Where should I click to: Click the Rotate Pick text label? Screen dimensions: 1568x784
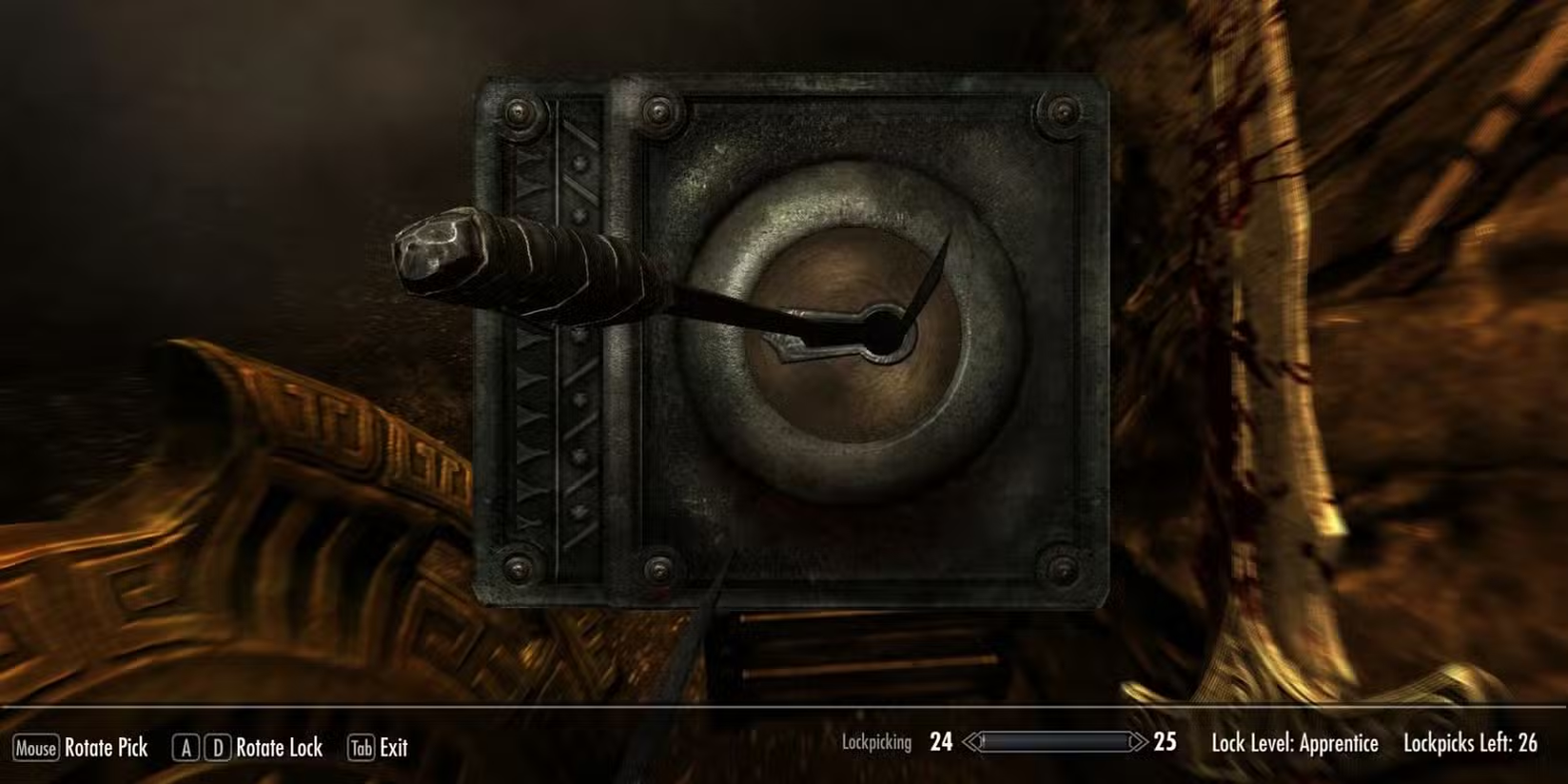tap(107, 749)
